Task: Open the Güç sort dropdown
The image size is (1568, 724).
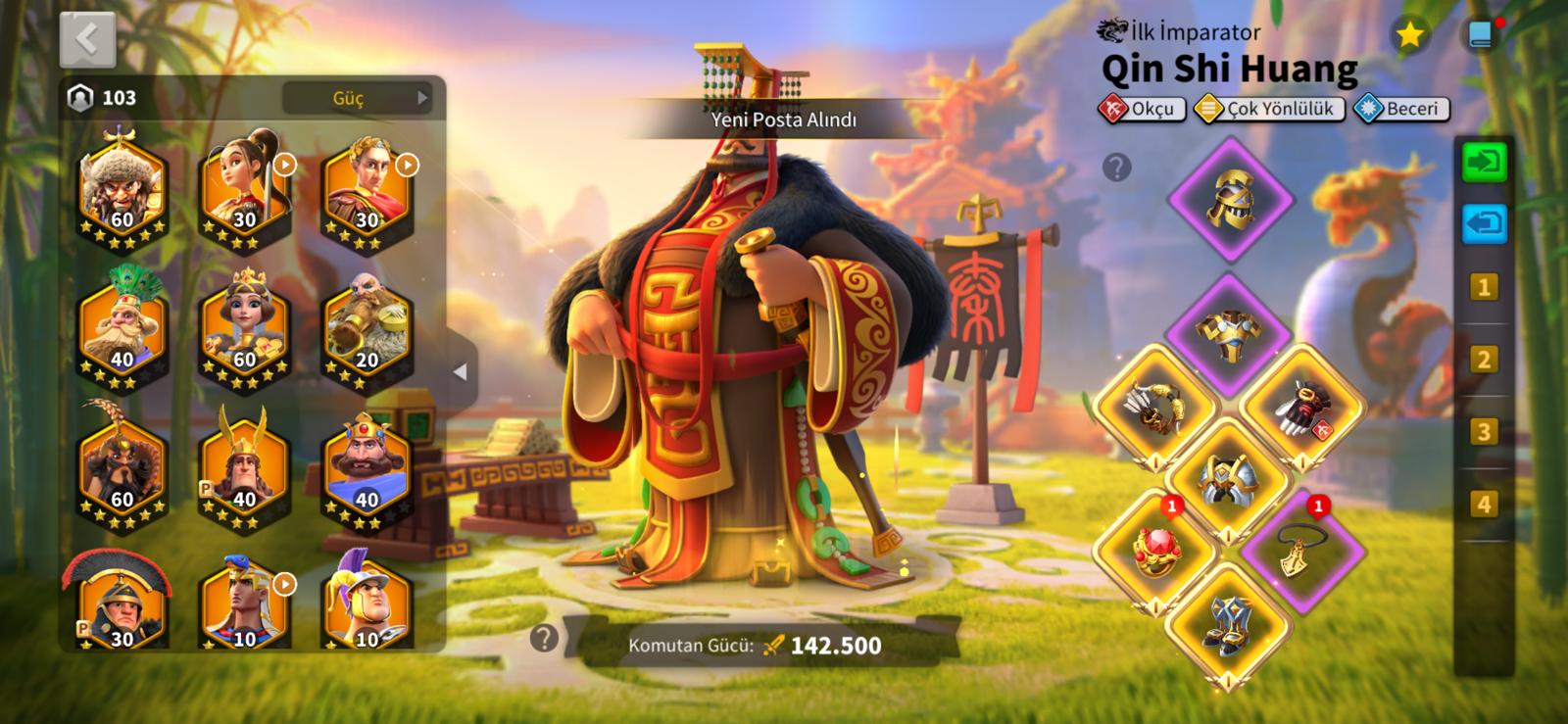Action: 357,98
